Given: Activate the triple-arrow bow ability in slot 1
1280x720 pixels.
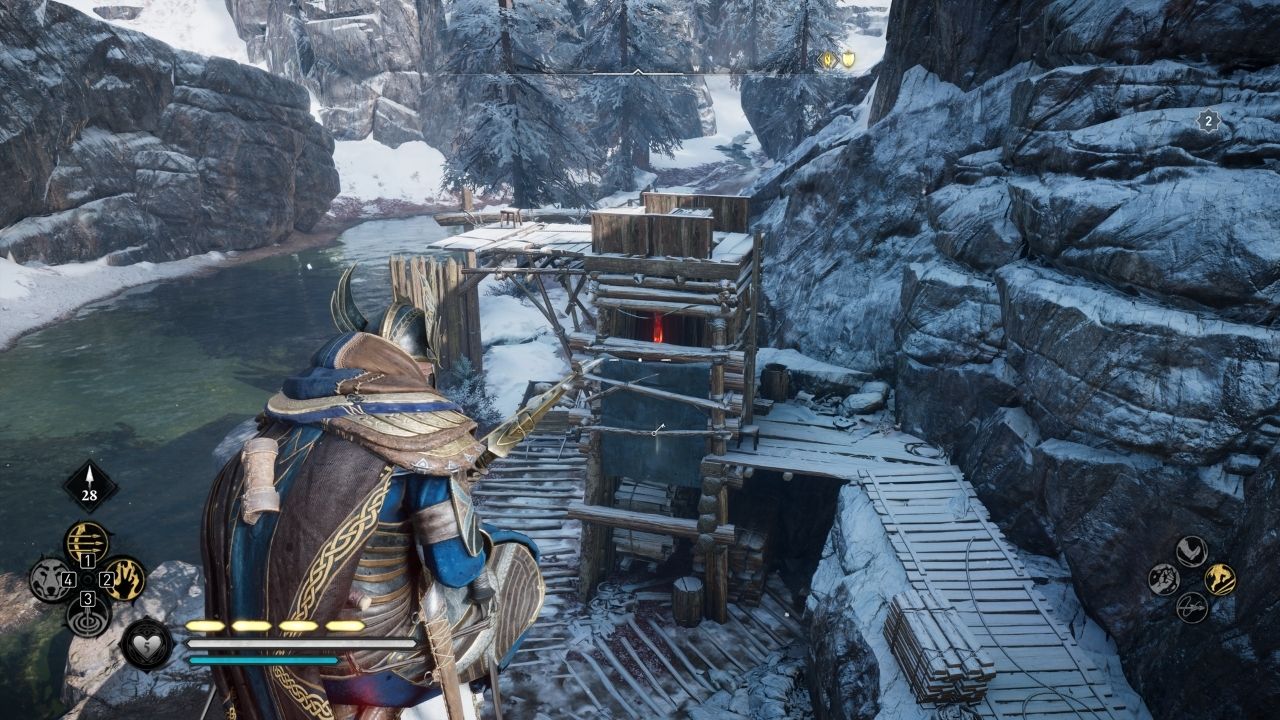Looking at the screenshot, I should click(x=87, y=541).
